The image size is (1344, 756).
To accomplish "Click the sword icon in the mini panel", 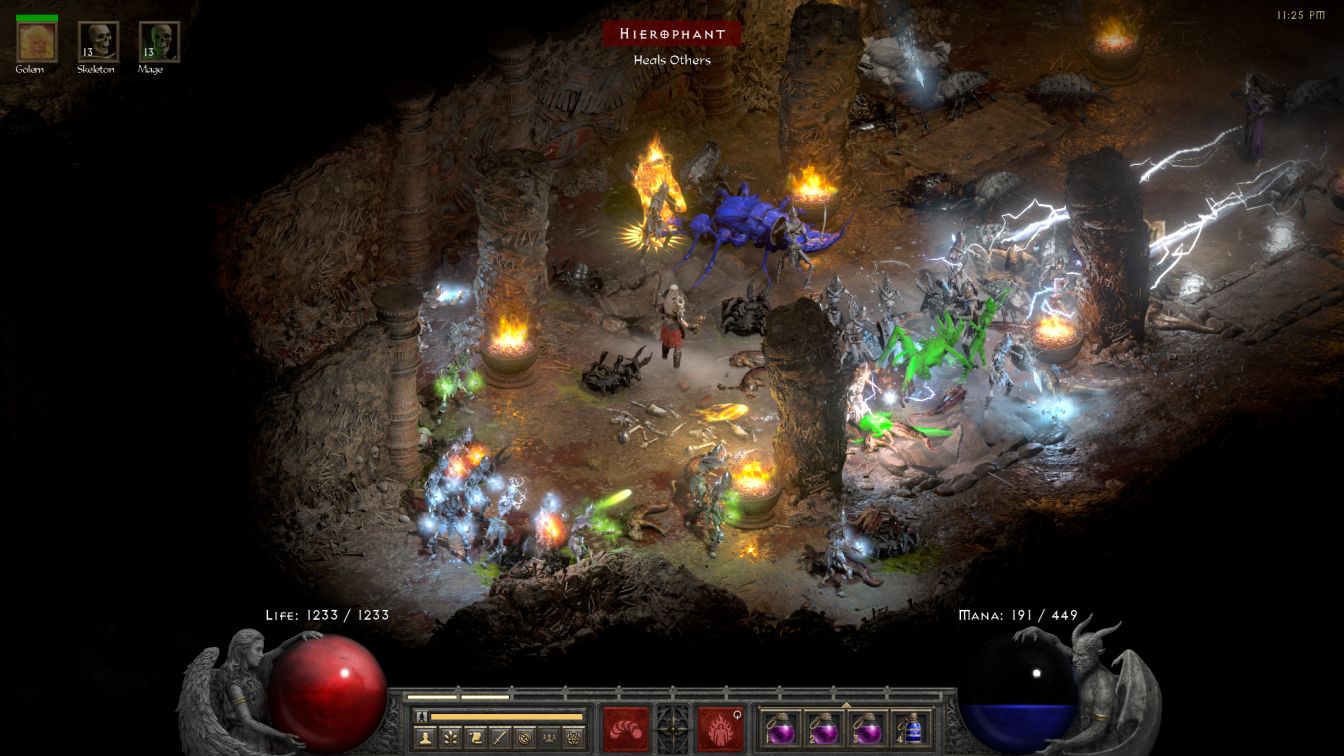I will [499, 738].
